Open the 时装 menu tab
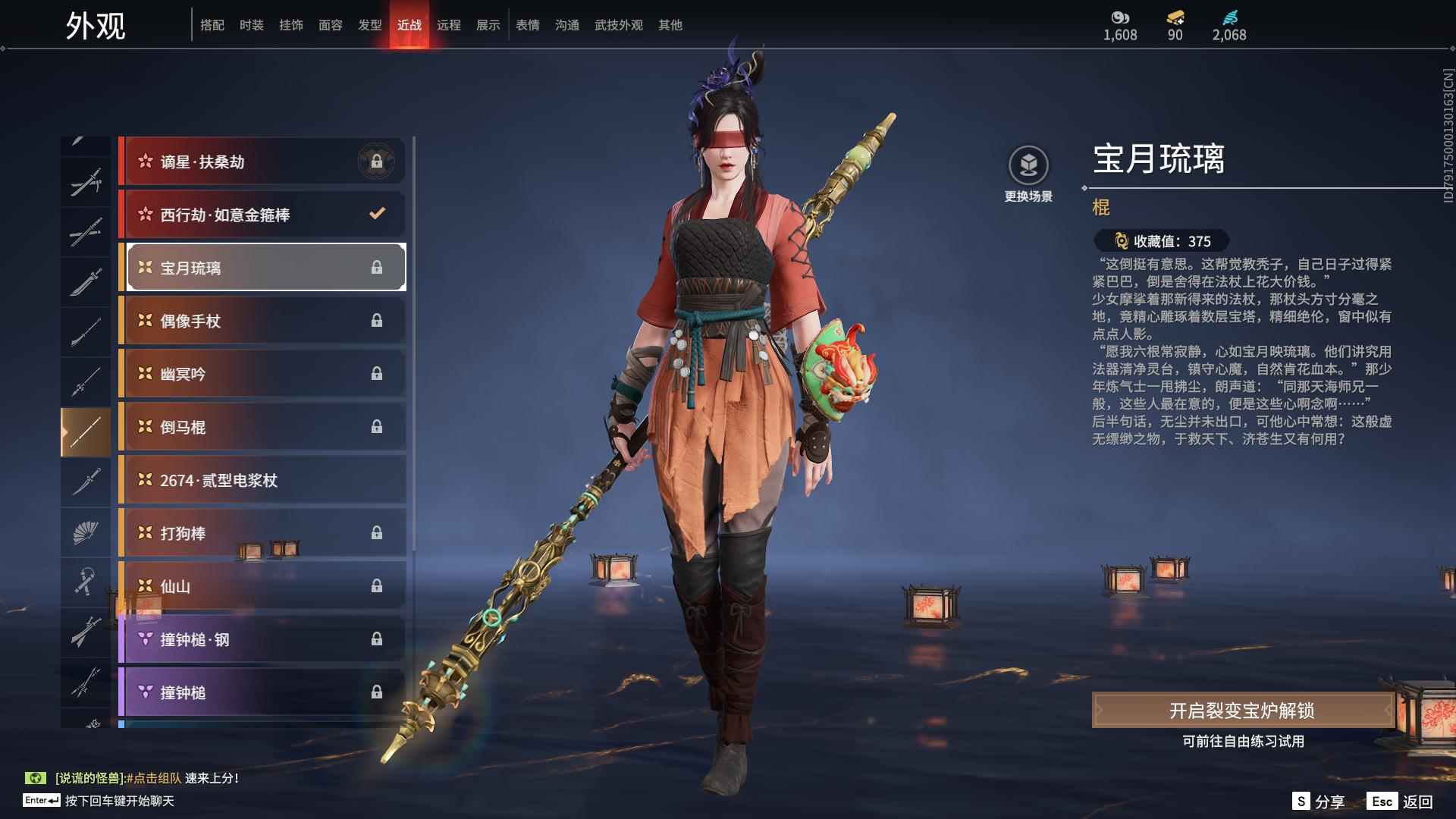 (x=250, y=24)
